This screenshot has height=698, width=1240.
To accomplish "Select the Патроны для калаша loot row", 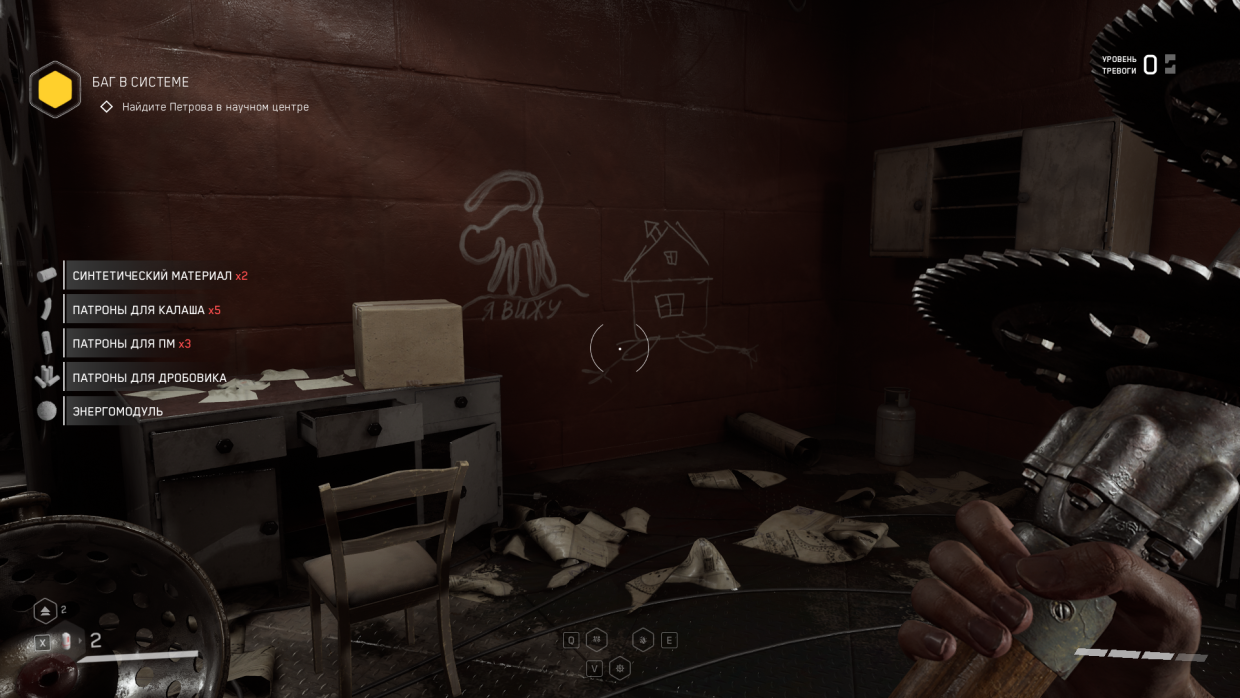I will click(146, 310).
